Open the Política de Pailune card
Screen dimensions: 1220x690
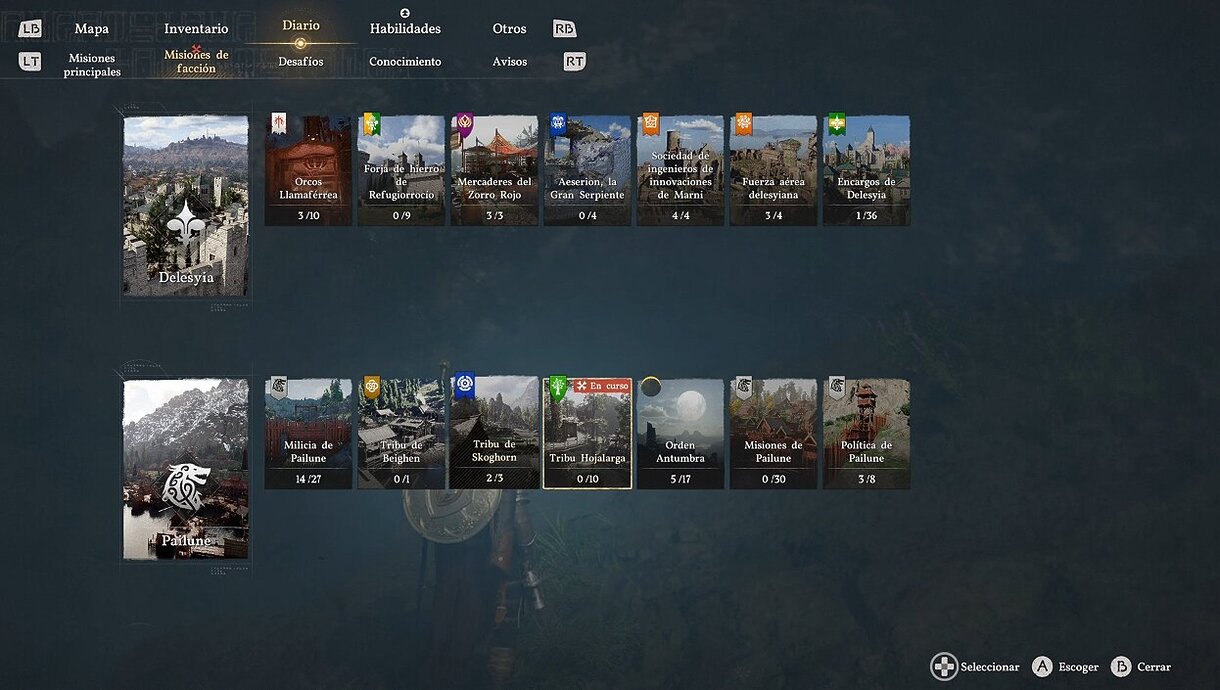click(866, 433)
